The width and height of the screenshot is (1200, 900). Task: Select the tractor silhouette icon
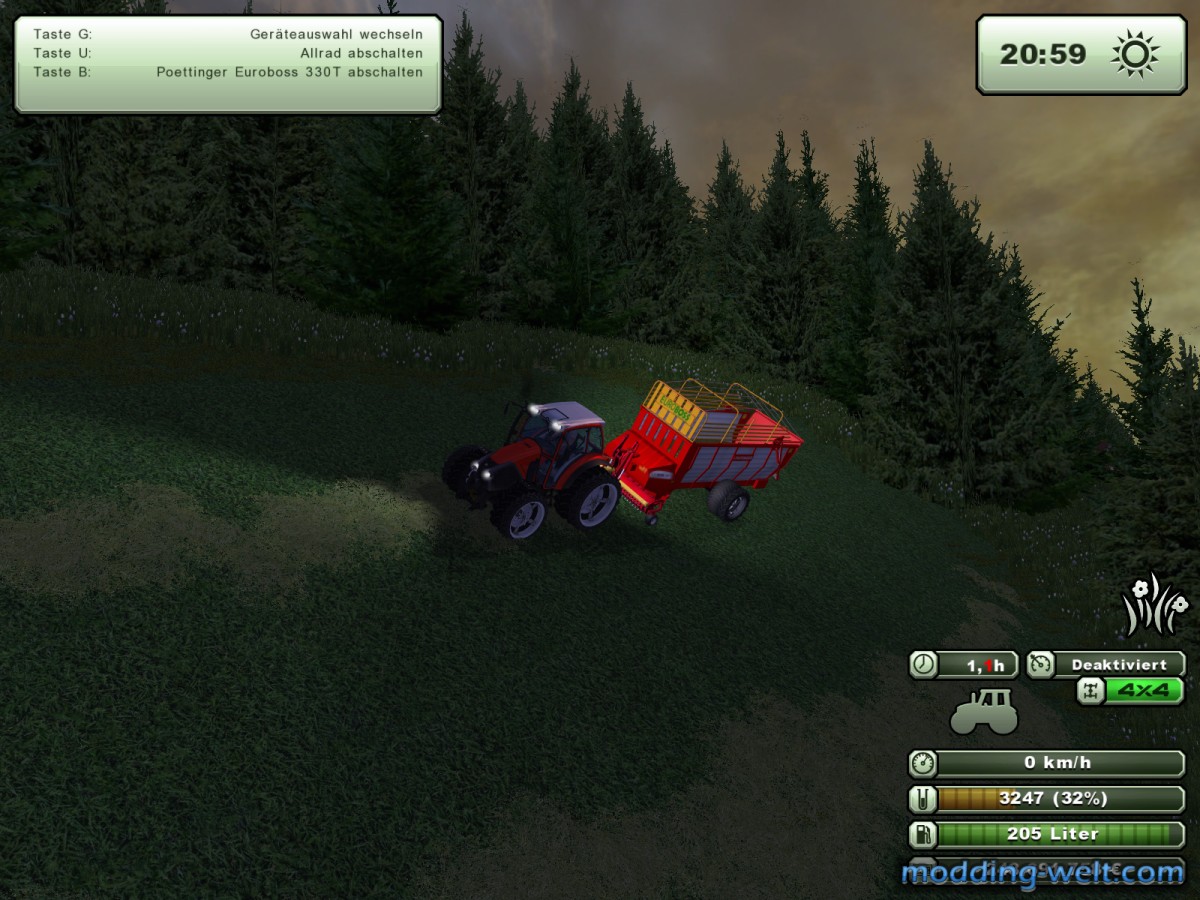click(984, 712)
